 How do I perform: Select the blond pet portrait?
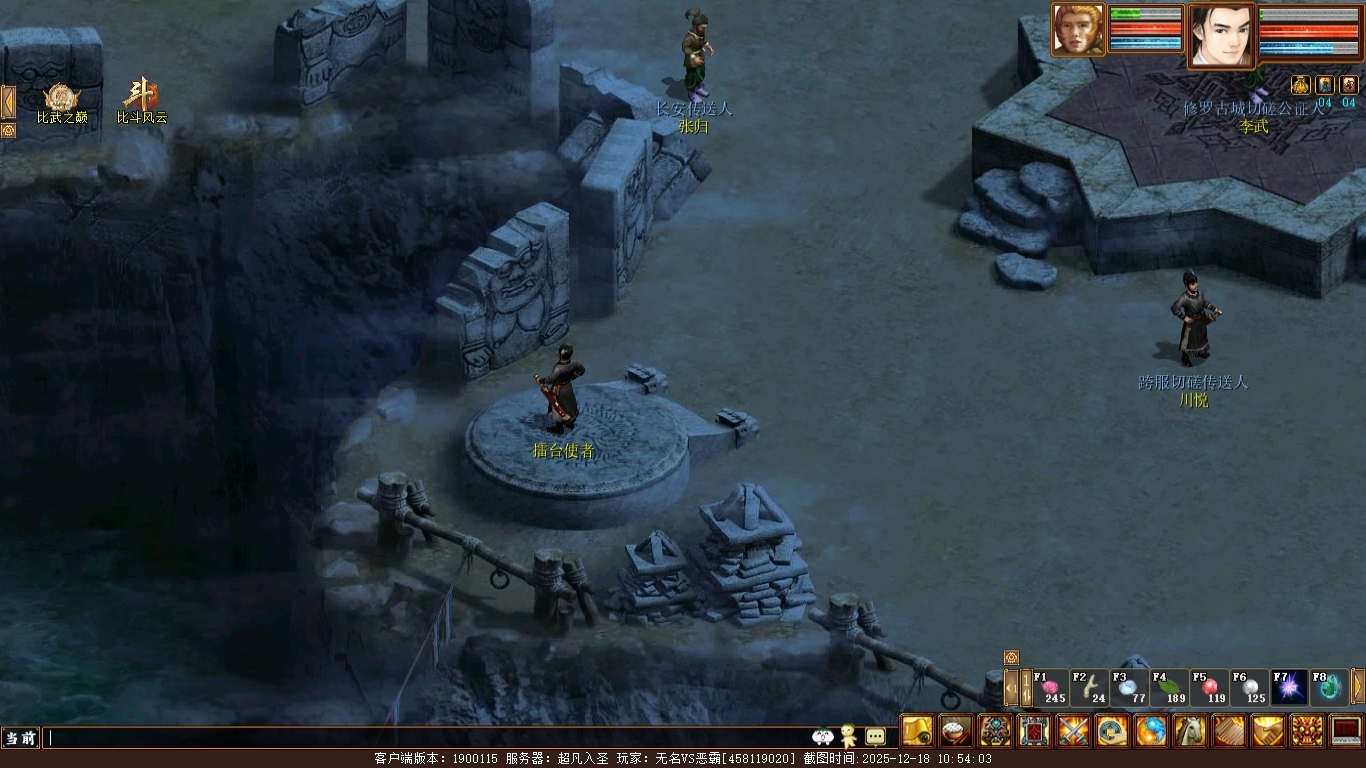pos(1078,30)
